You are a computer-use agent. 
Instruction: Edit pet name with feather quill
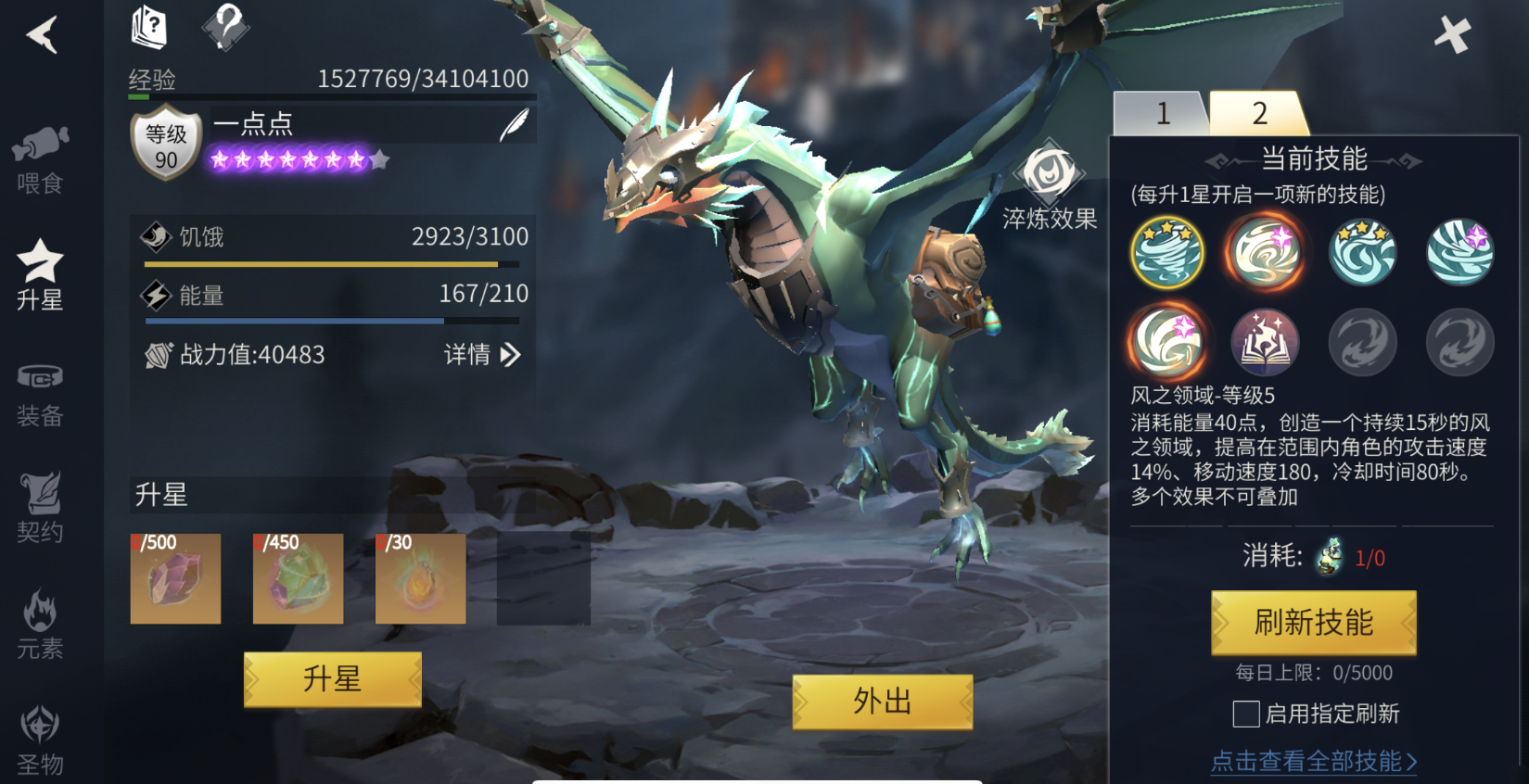(514, 124)
